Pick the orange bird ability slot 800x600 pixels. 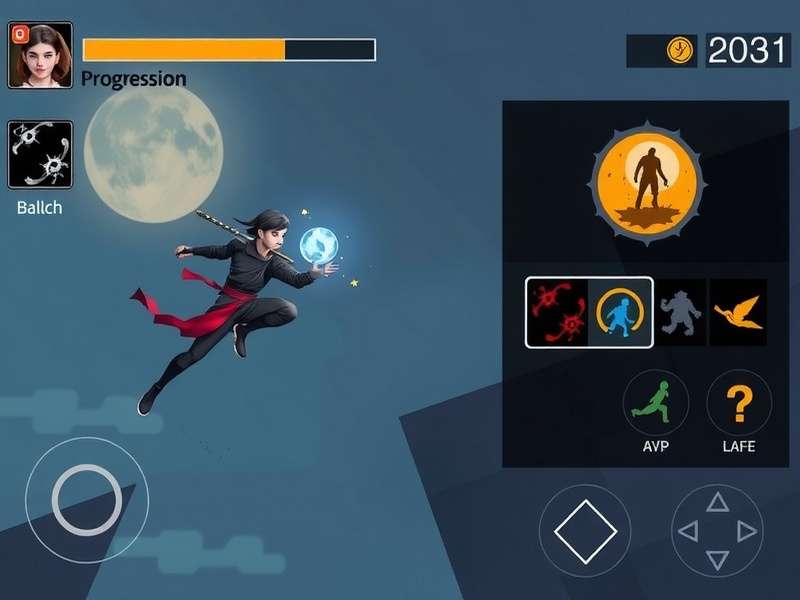[738, 312]
